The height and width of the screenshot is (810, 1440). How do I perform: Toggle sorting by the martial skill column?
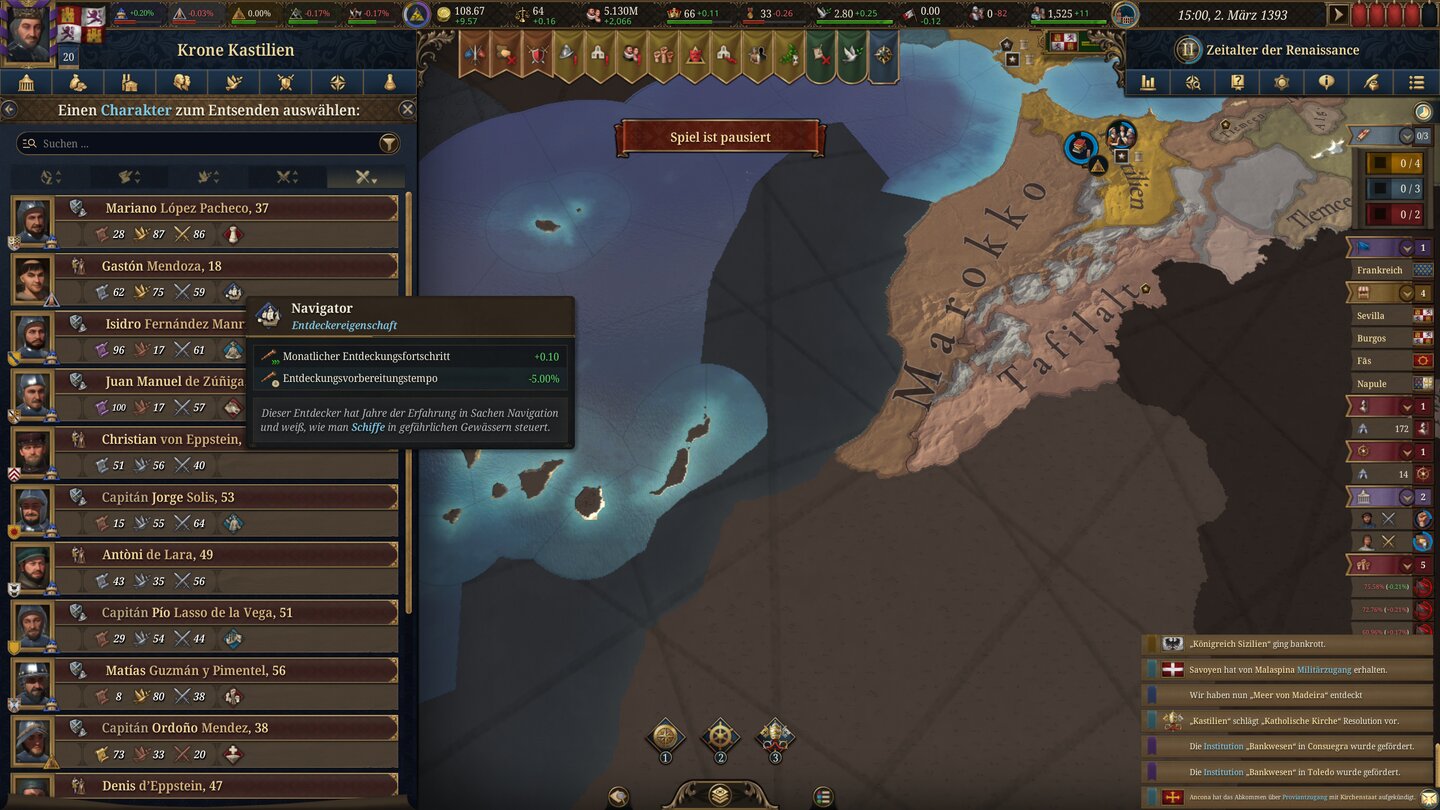(x=287, y=177)
